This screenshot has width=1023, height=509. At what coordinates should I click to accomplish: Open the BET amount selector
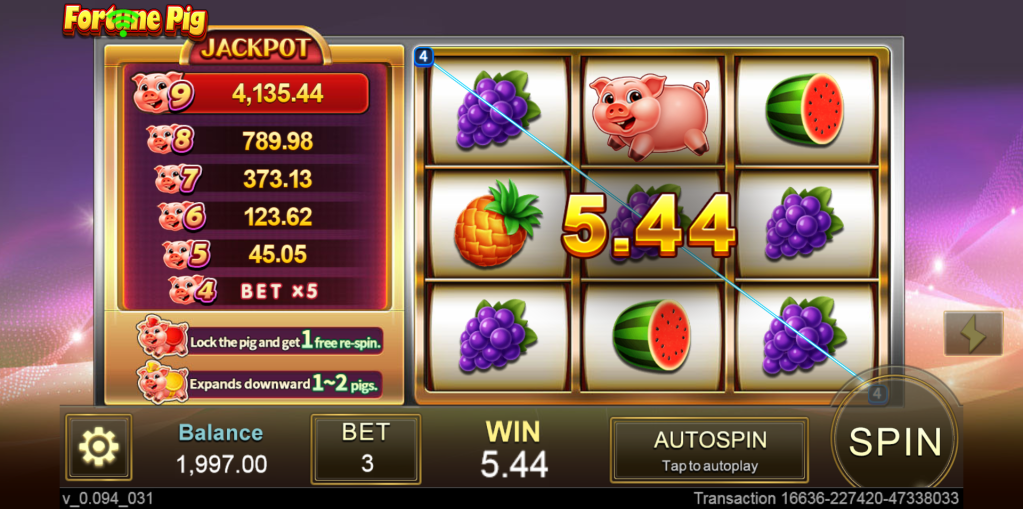point(365,449)
